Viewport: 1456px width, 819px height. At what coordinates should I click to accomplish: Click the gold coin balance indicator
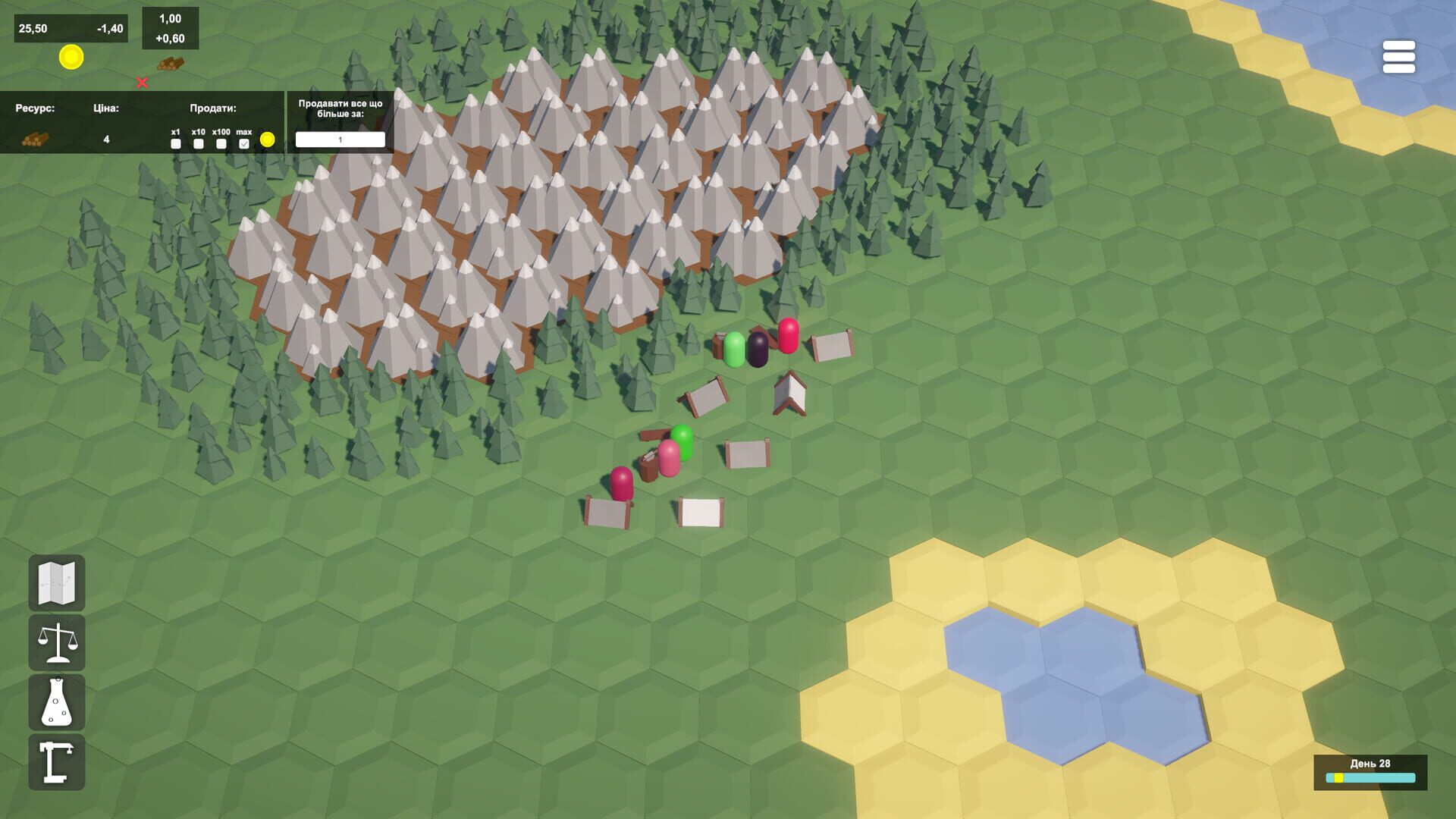[71, 57]
